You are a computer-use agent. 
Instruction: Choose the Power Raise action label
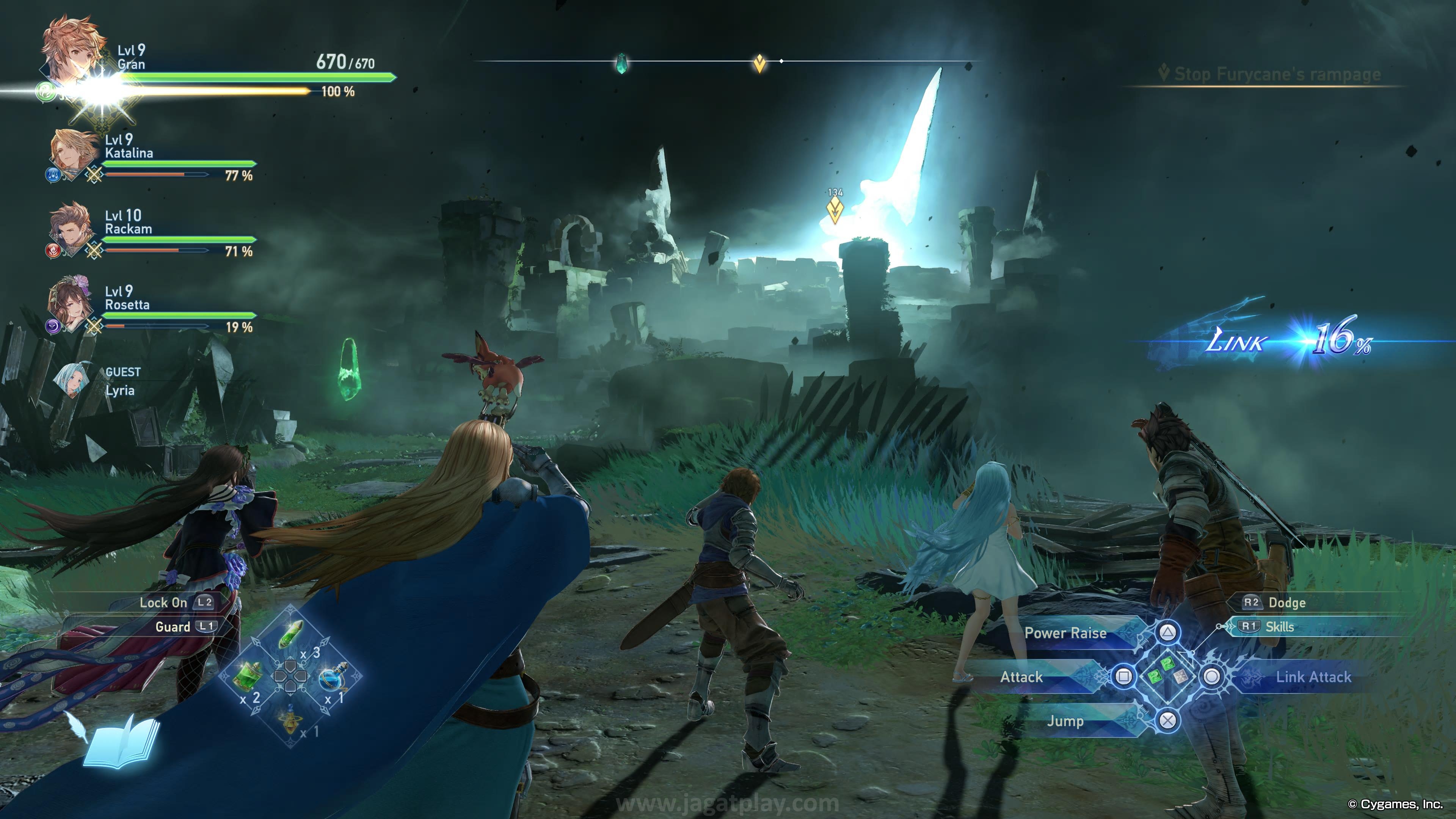(1065, 633)
